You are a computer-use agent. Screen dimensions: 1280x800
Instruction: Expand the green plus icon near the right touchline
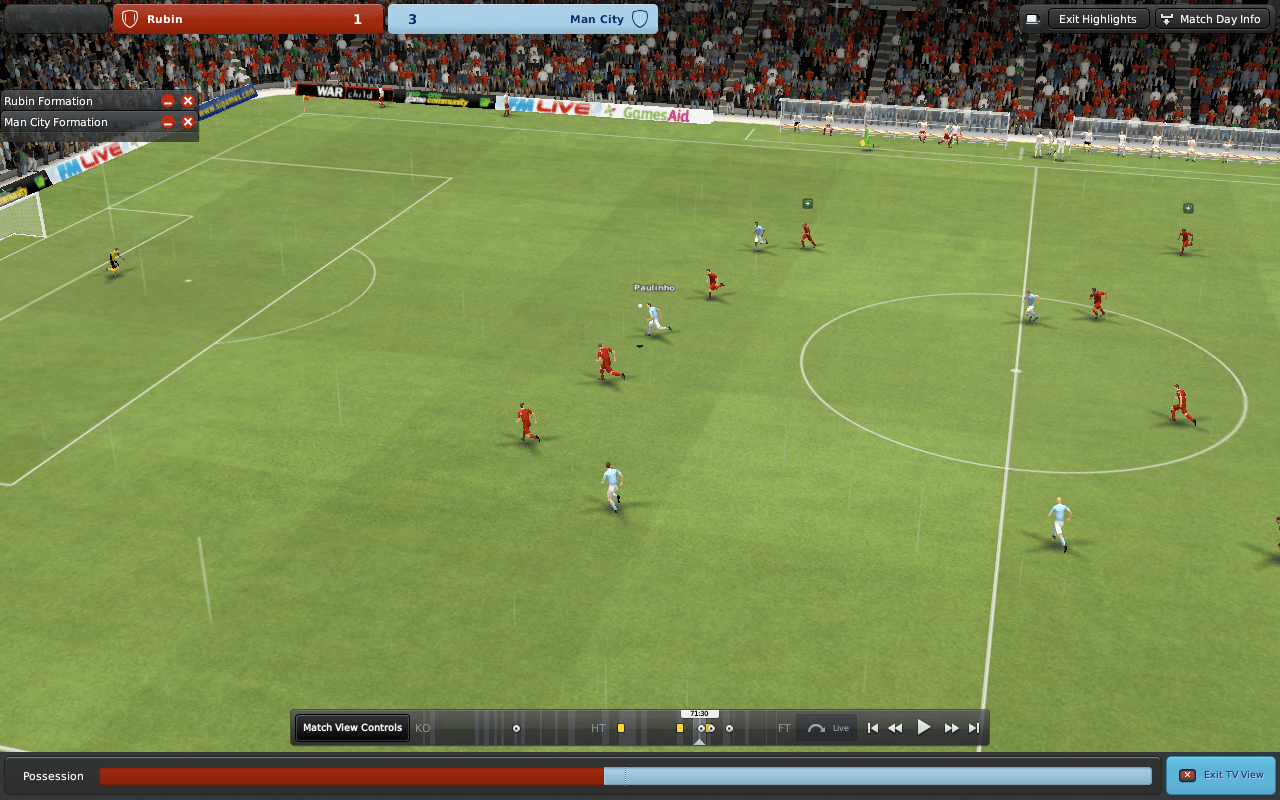[x=1188, y=208]
